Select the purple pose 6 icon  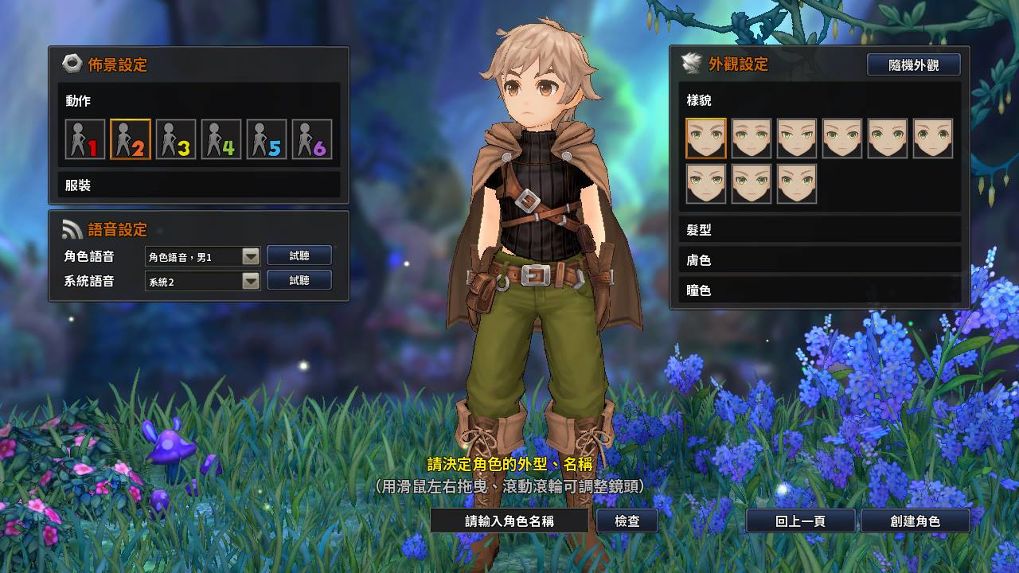312,140
